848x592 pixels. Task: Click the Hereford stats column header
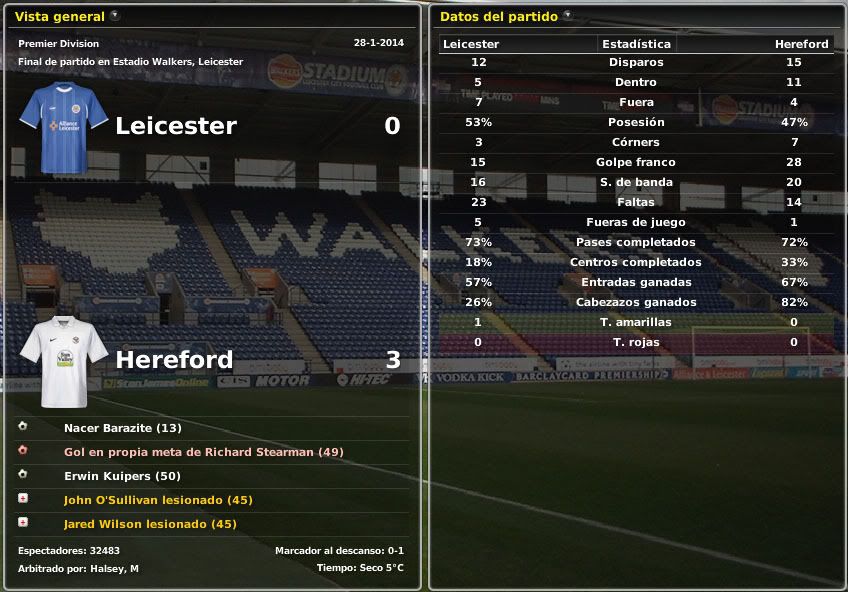(x=801, y=44)
